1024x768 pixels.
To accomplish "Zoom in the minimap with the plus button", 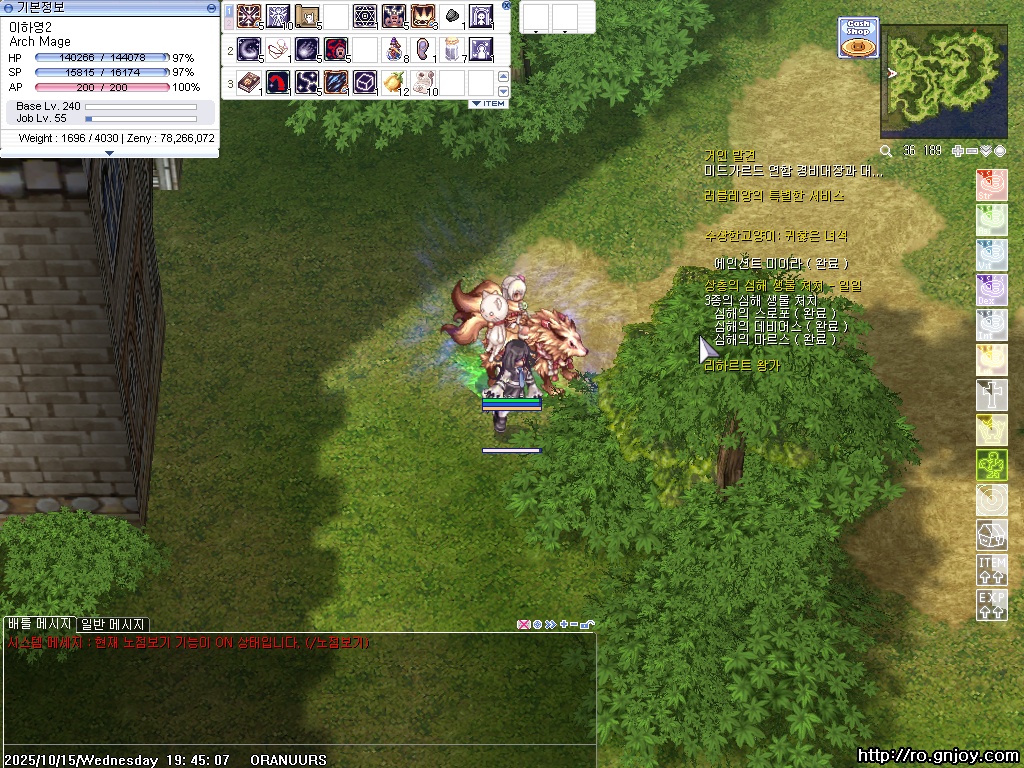I will pos(958,151).
